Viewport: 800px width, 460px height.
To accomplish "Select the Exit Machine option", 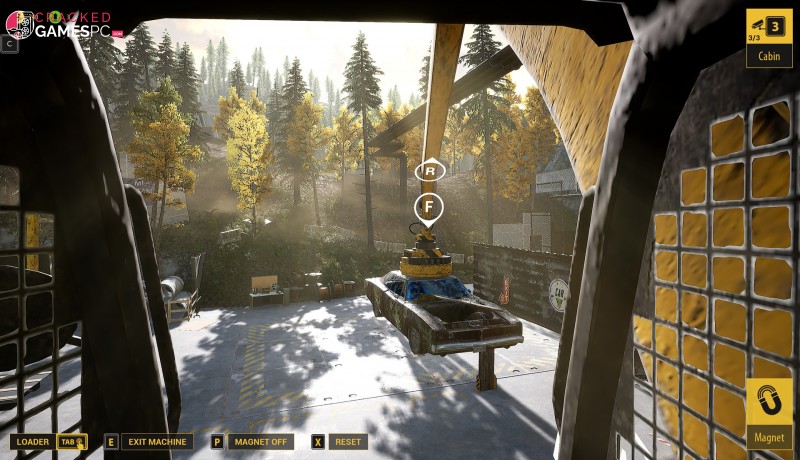I will click(x=157, y=441).
